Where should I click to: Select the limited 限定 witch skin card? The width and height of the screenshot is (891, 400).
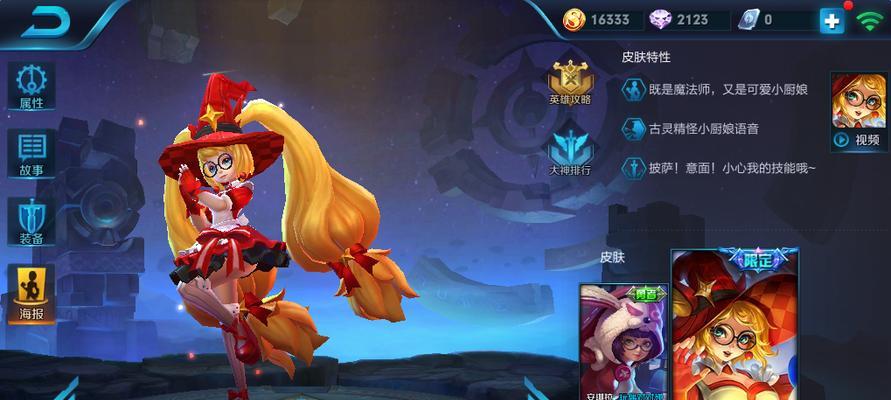pos(734,325)
